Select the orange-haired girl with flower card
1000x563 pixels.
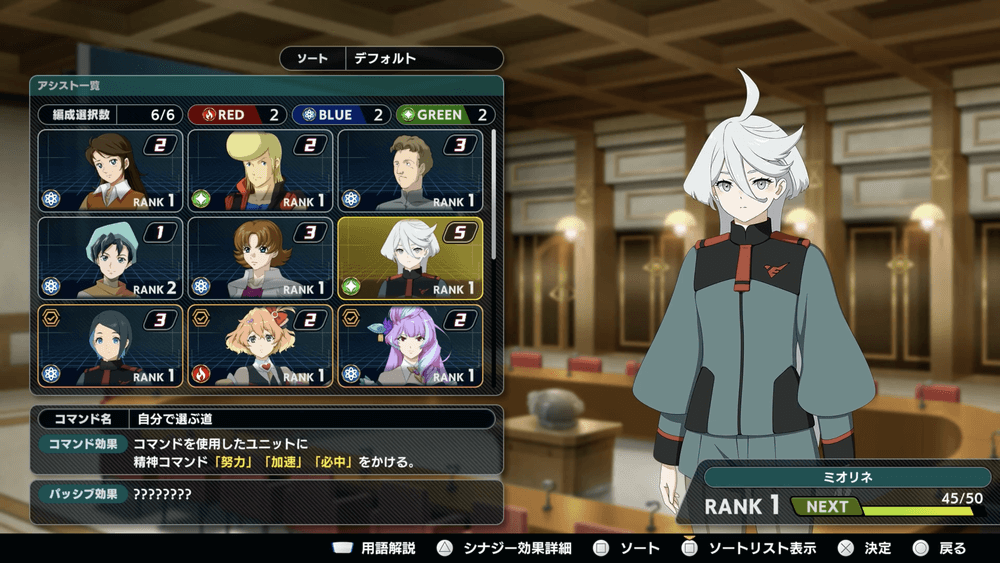(x=260, y=345)
